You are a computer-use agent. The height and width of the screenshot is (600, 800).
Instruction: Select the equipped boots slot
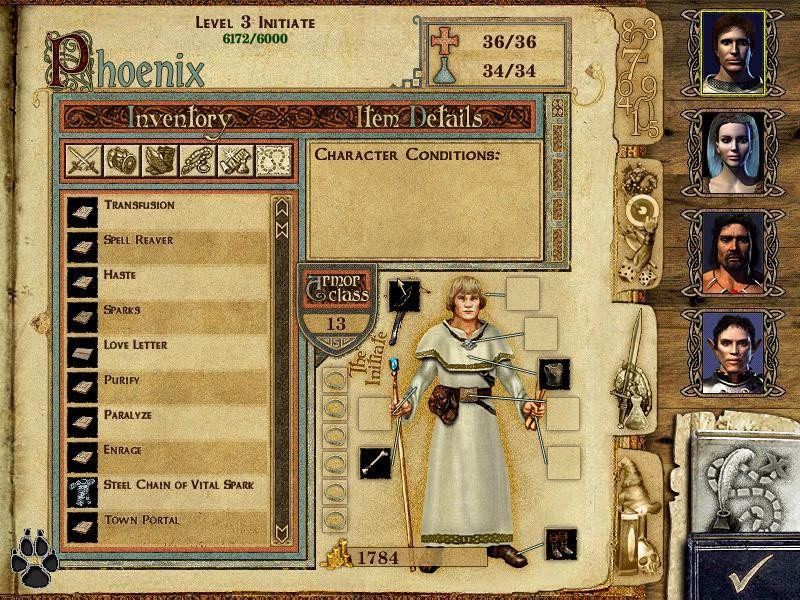561,544
